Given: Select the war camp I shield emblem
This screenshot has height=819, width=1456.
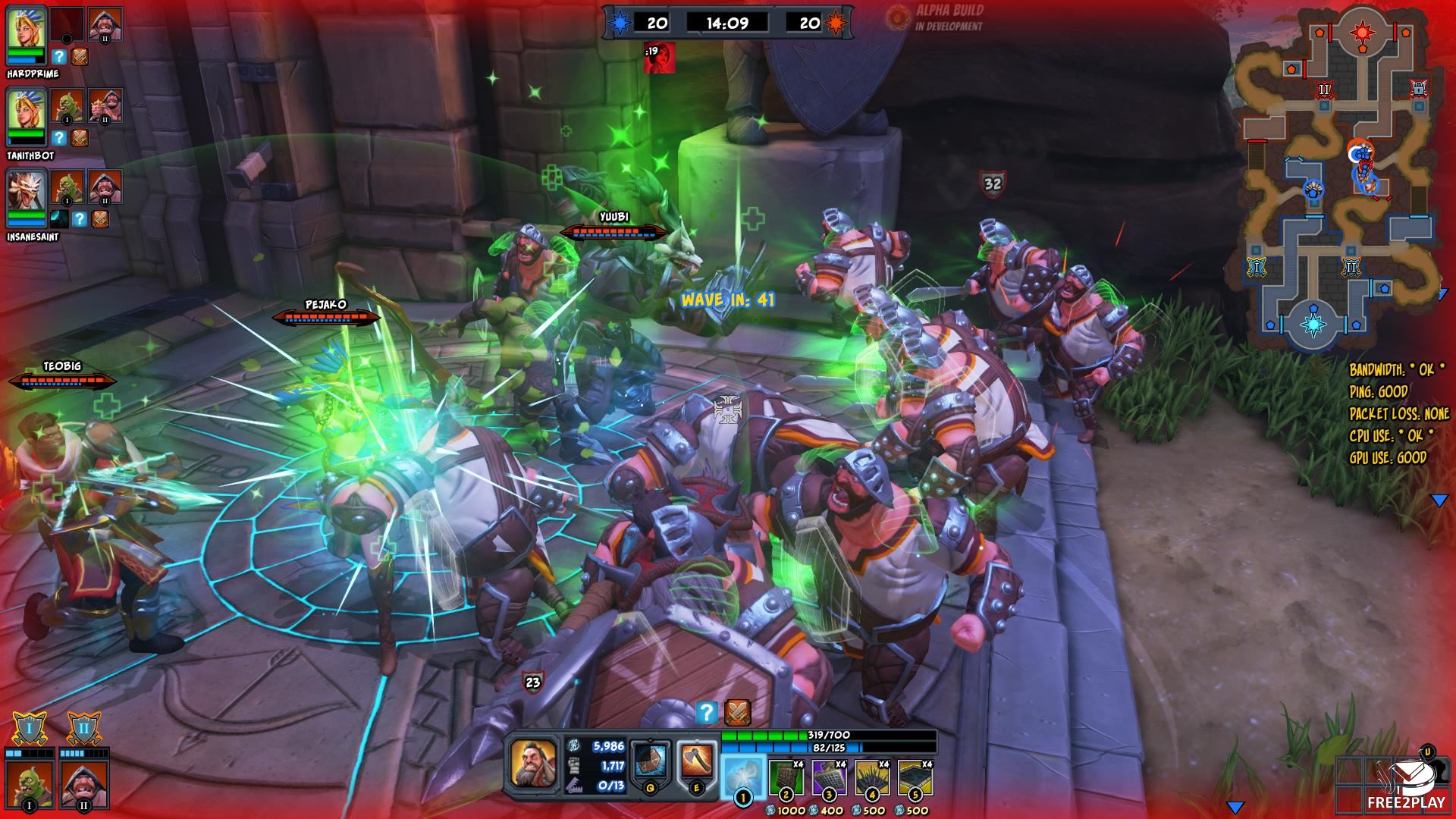Looking at the screenshot, I should point(30,730).
